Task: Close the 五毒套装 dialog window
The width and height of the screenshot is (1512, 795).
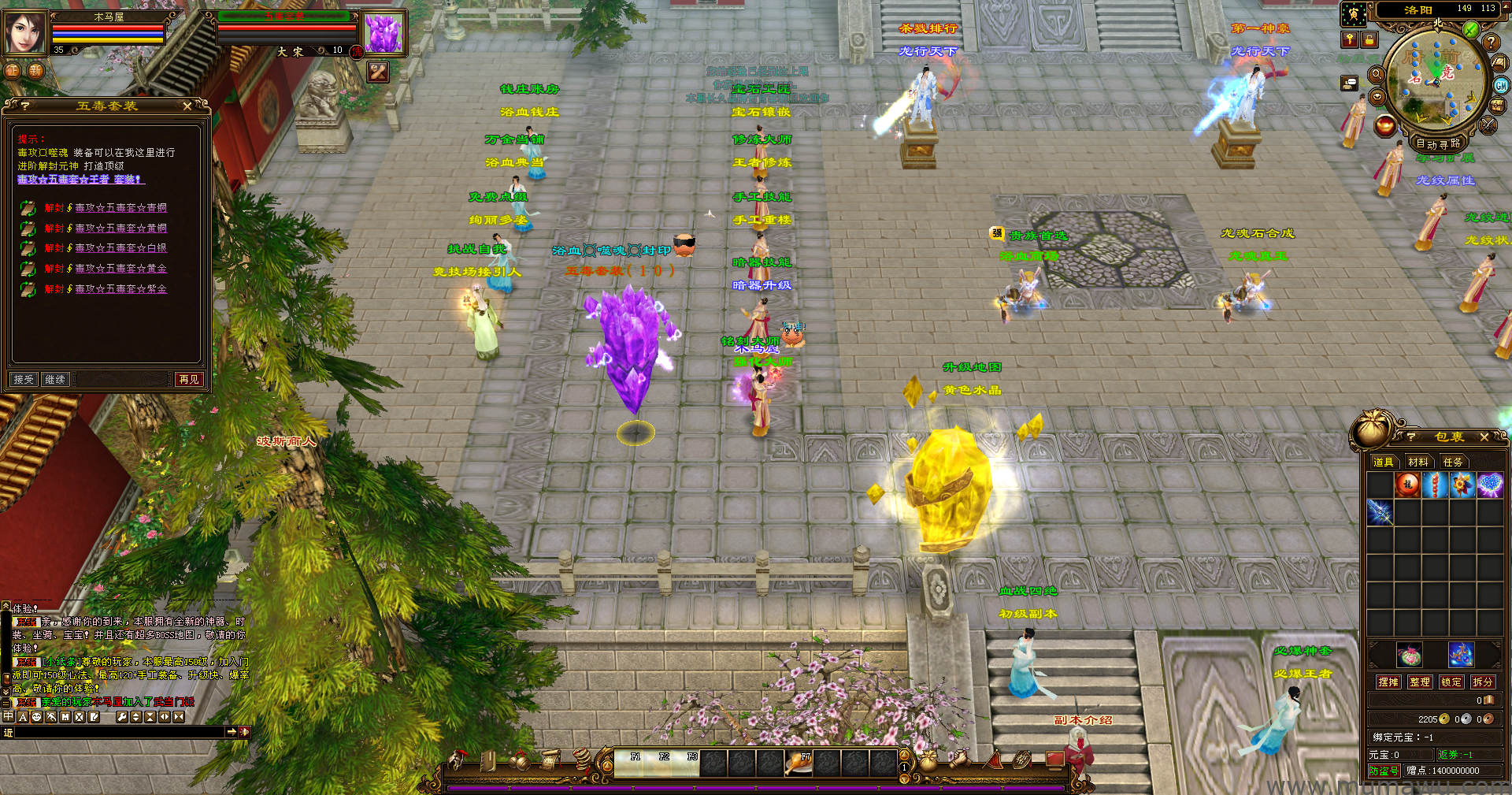Action: click(x=187, y=106)
